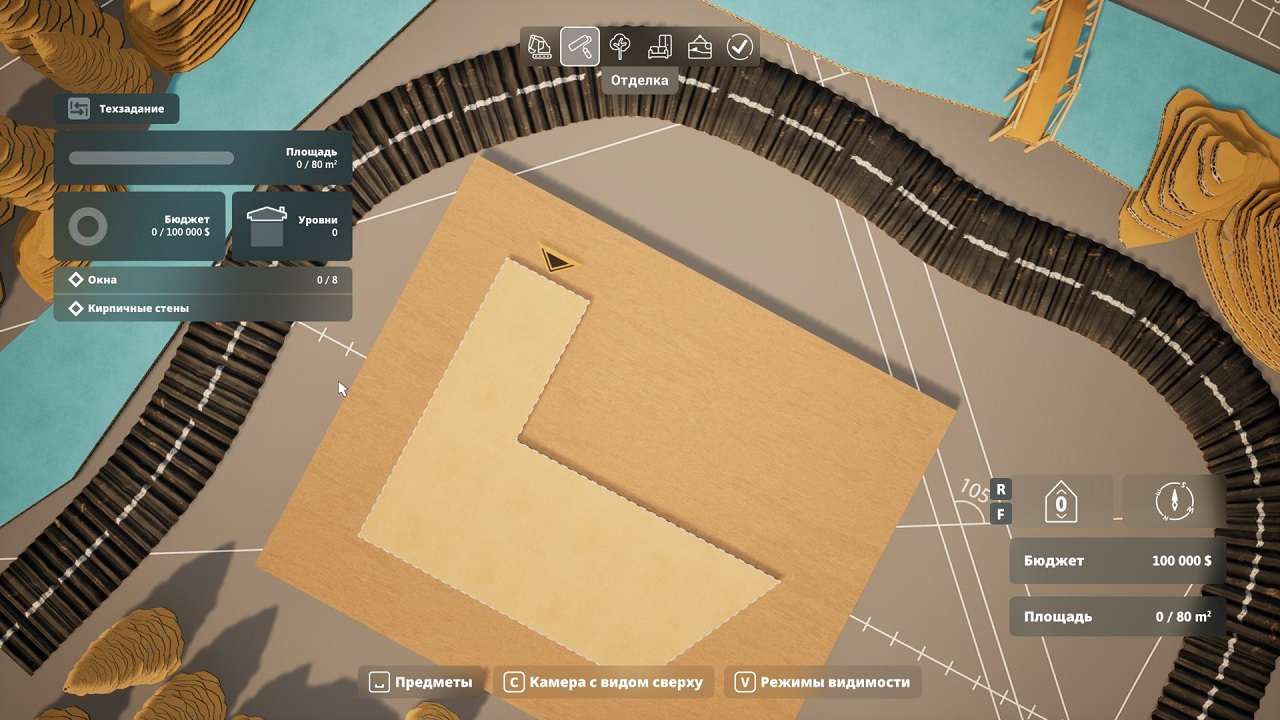Expand the Уровни house levels panel
The height and width of the screenshot is (720, 1280).
pos(291,226)
